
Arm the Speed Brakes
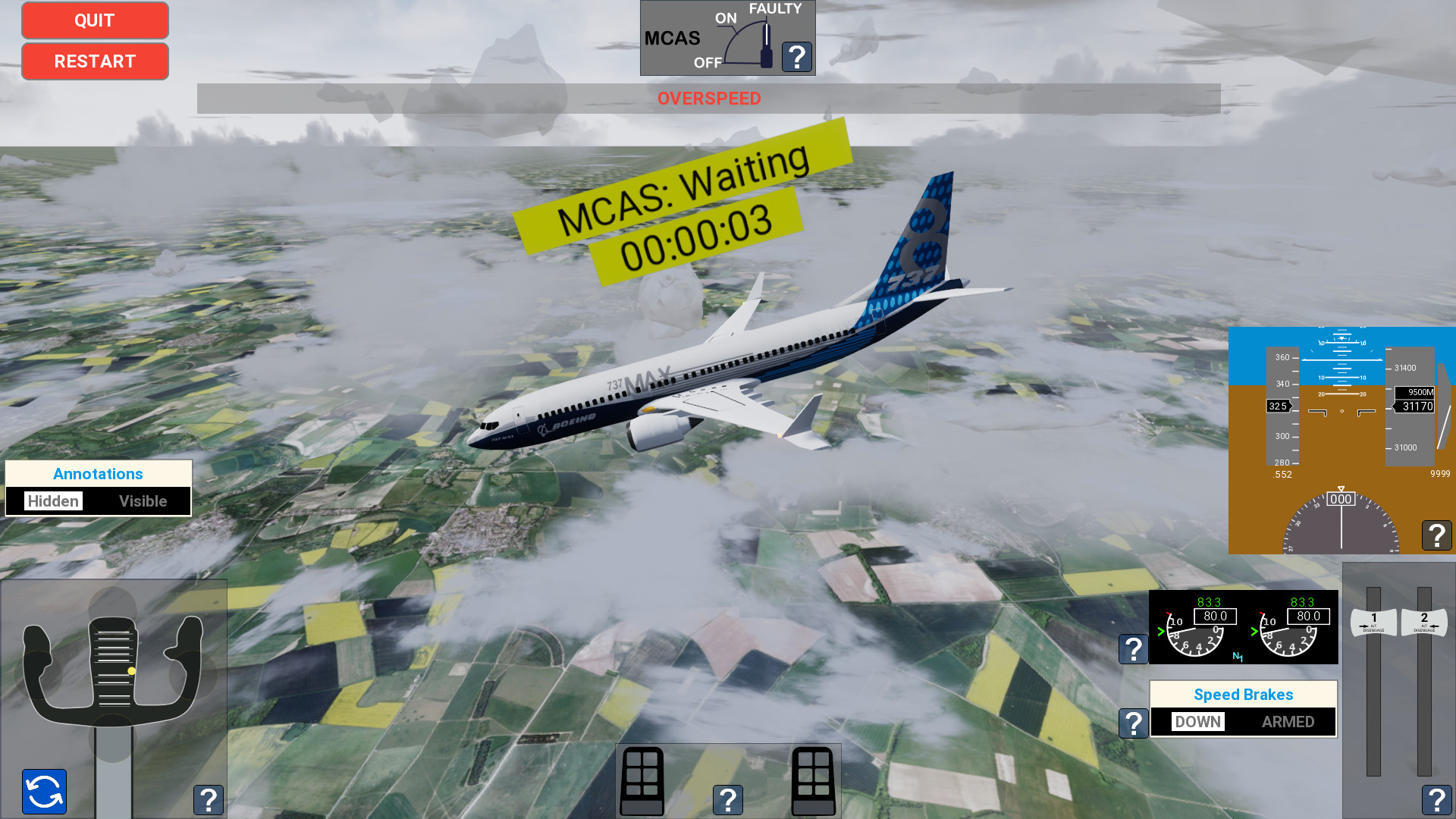point(1288,722)
